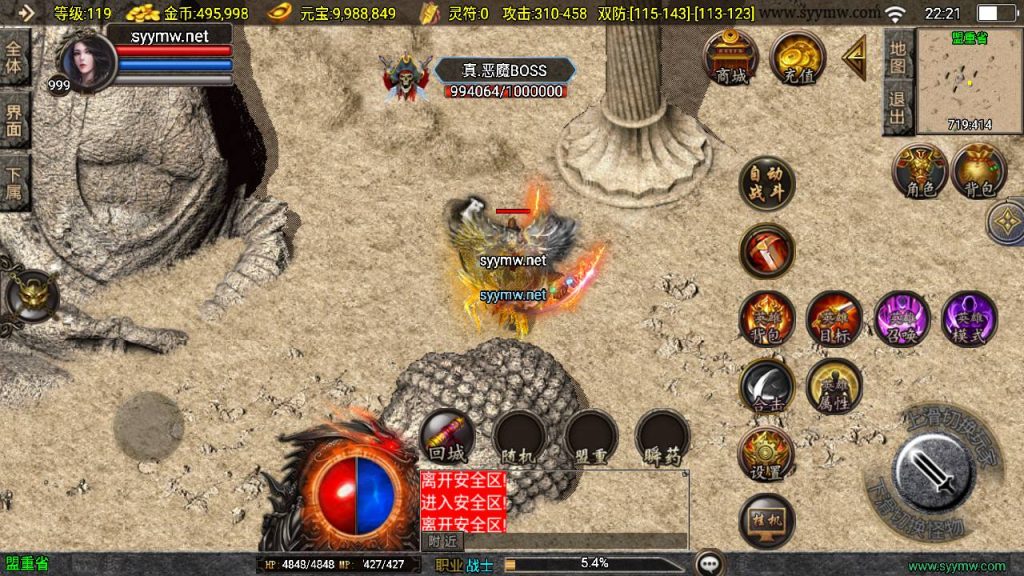Switch to the 全体 tab
The height and width of the screenshot is (576, 1024).
(x=15, y=58)
